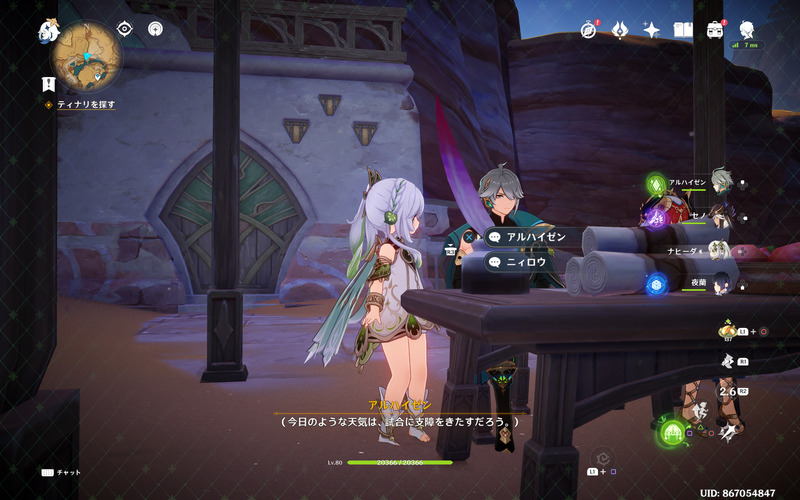Open the Paimon menu
Viewport: 800px width, 500px height.
tap(48, 31)
